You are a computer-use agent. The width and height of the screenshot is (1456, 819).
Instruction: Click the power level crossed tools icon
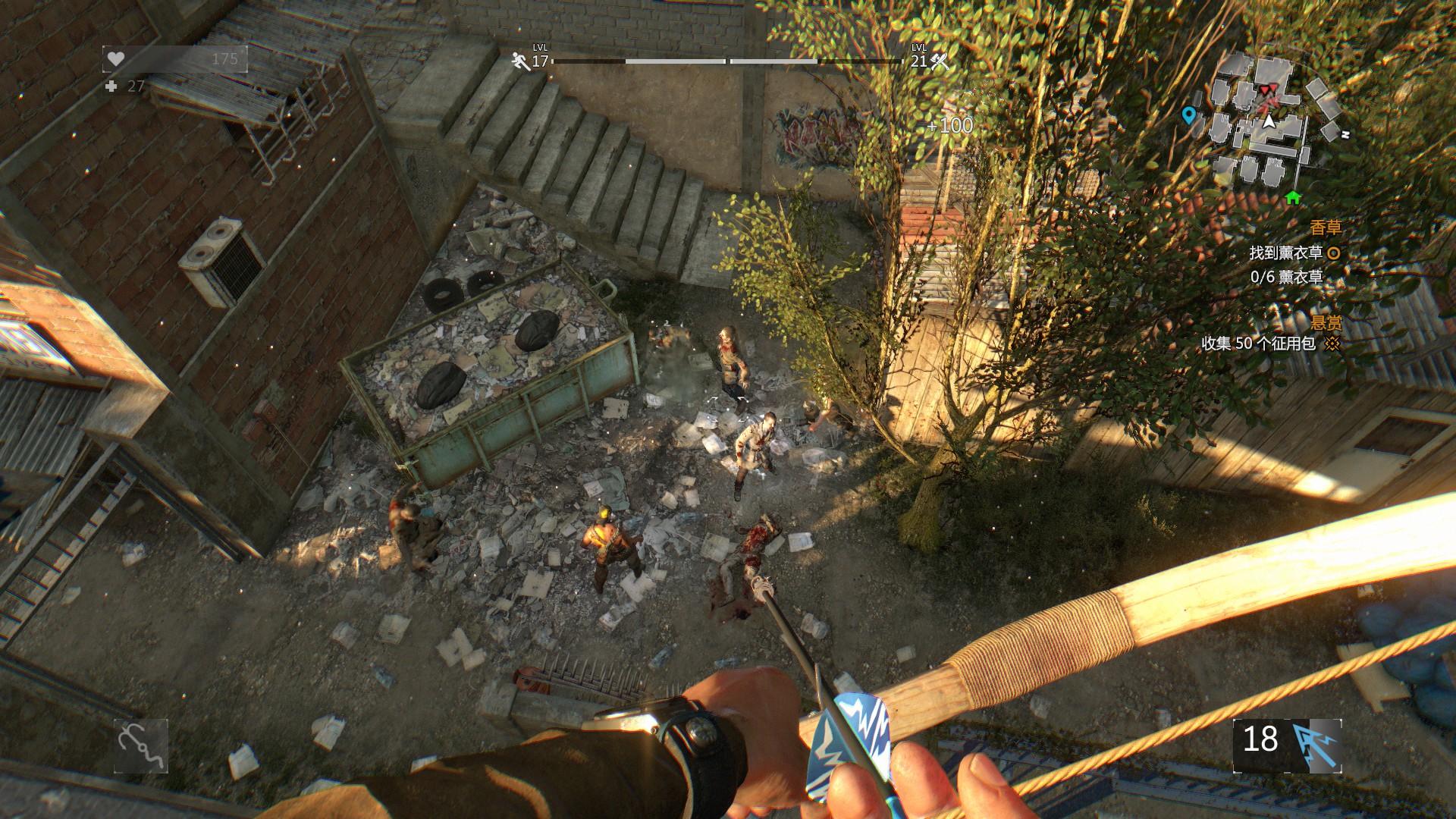tap(940, 61)
